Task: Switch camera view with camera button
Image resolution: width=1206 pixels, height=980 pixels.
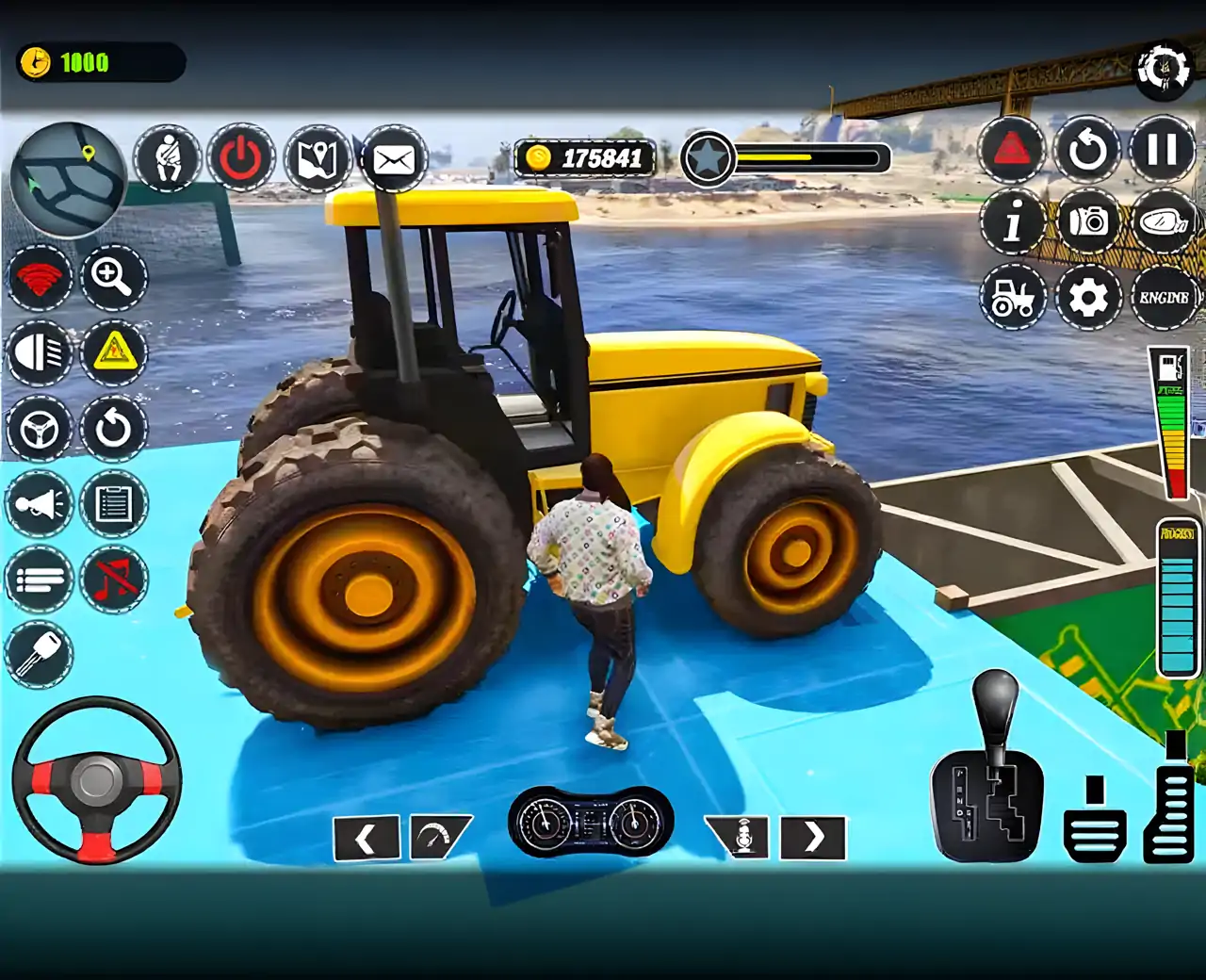Action: (1088, 222)
